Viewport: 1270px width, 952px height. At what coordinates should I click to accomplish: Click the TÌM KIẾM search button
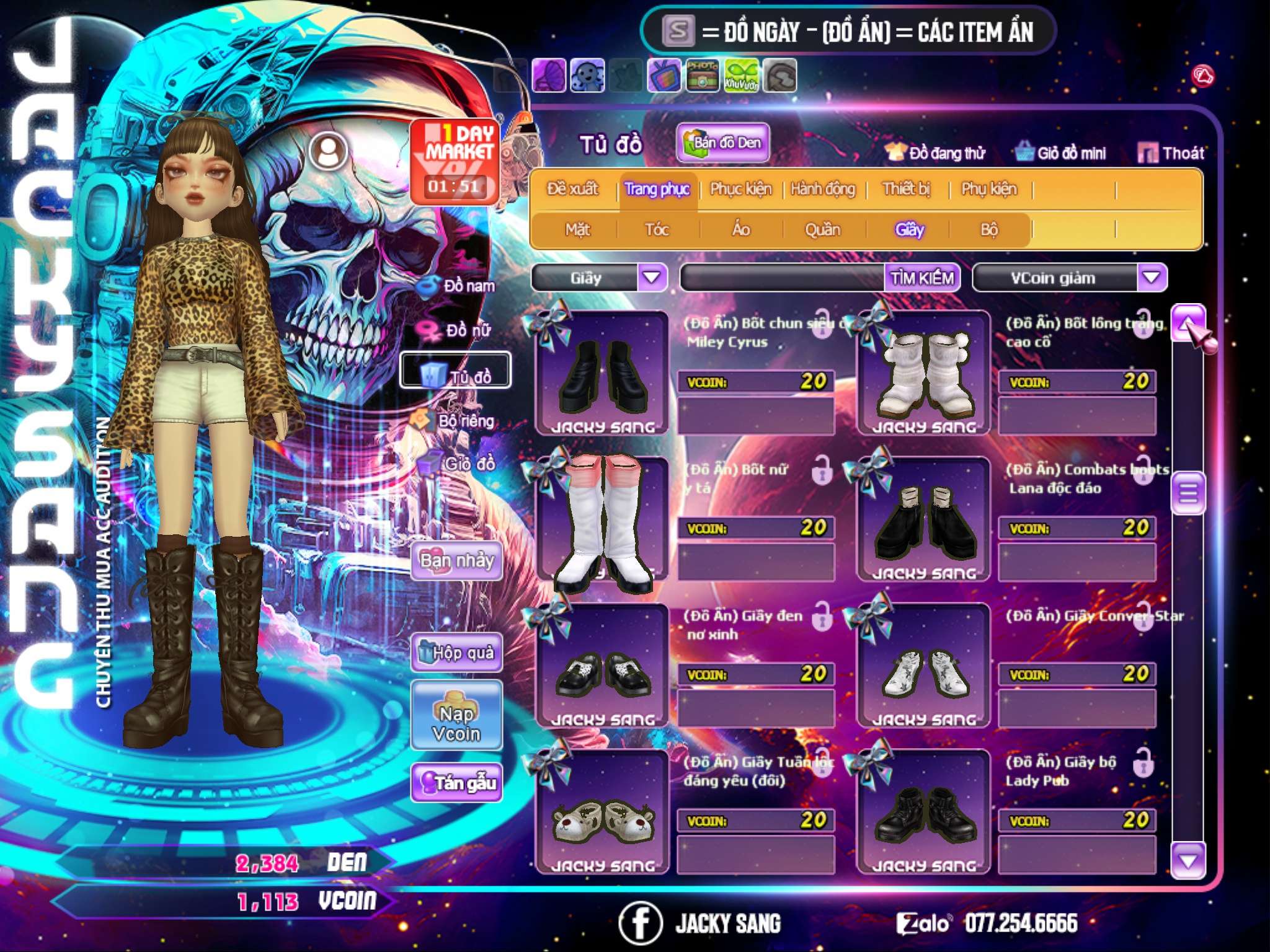pyautogui.click(x=922, y=278)
